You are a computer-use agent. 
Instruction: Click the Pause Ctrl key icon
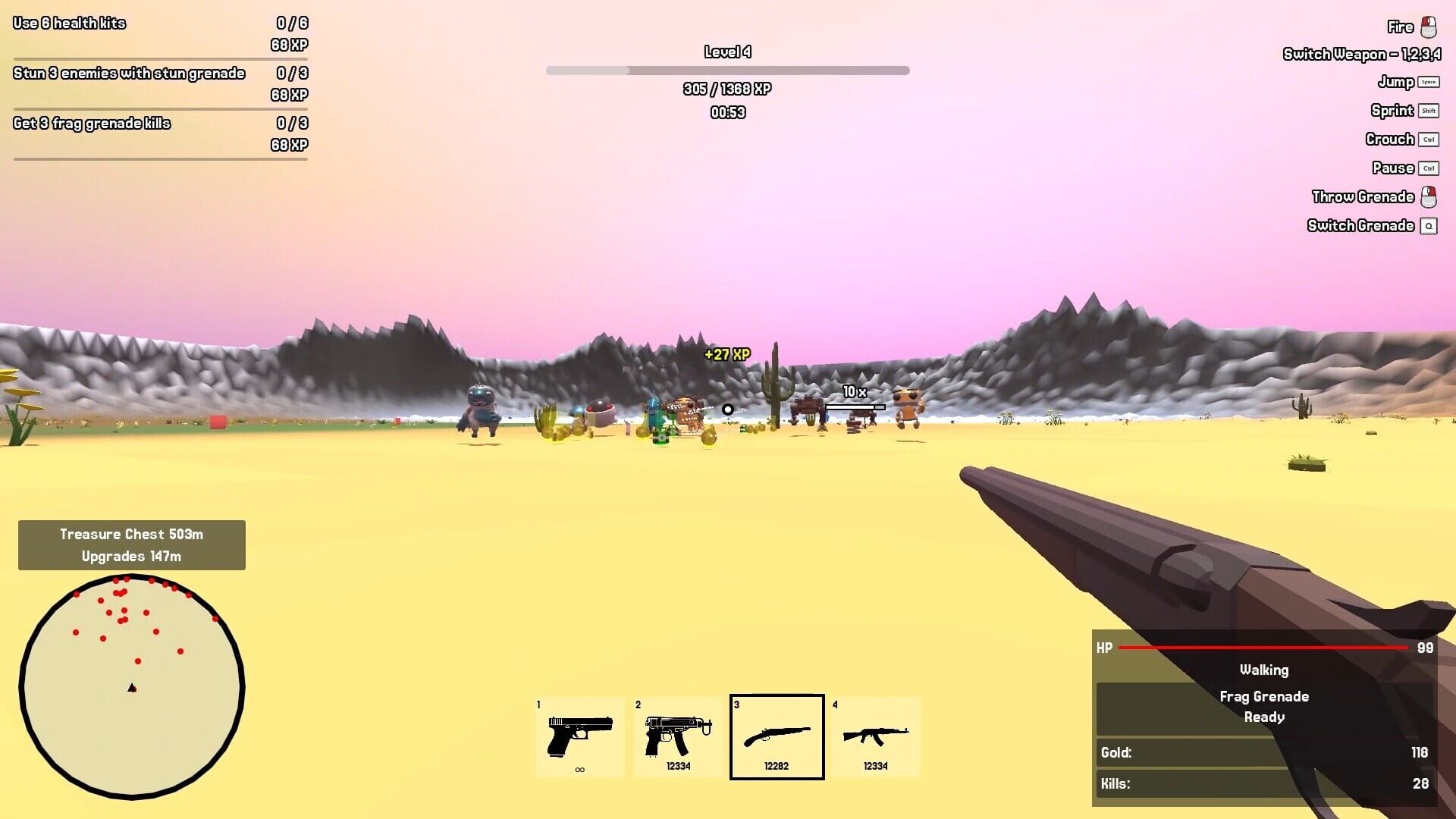pos(1429,168)
